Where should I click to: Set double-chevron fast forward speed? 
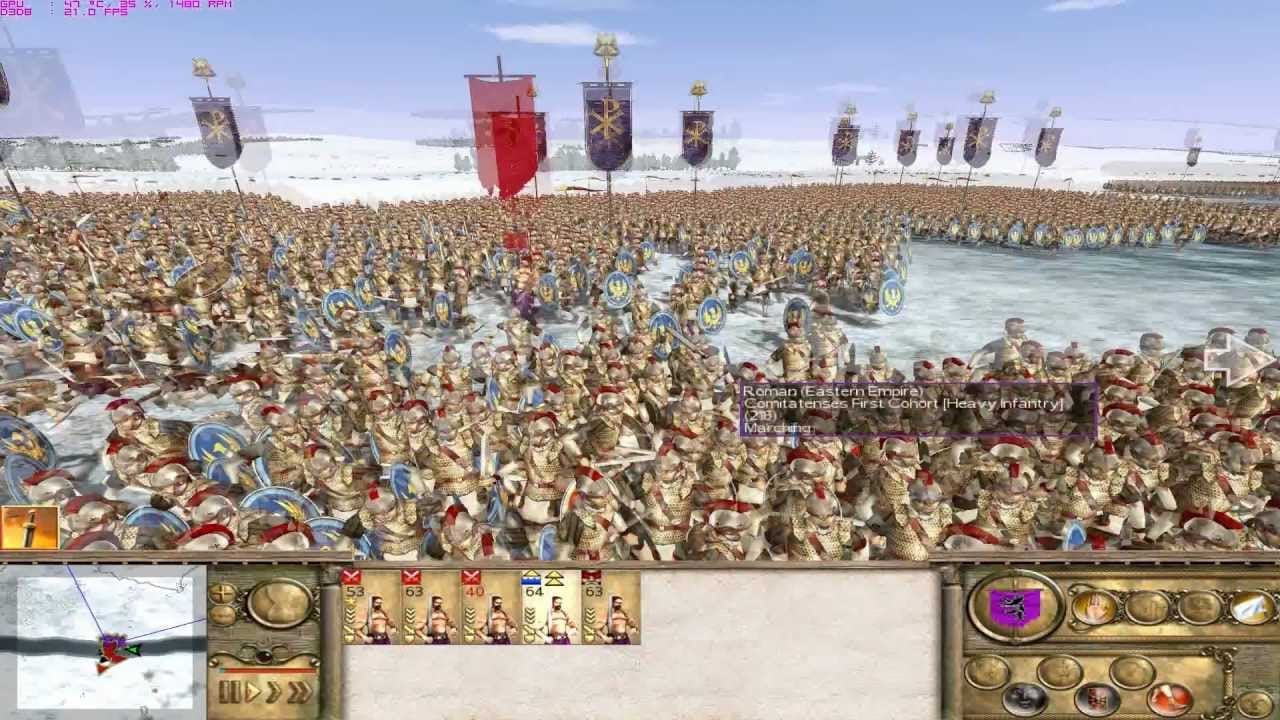[x=274, y=691]
